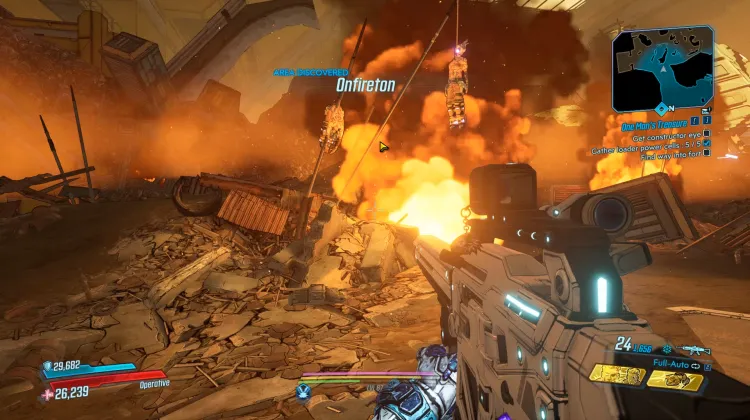Click the Gather loader power cells checkbox

coord(707,145)
